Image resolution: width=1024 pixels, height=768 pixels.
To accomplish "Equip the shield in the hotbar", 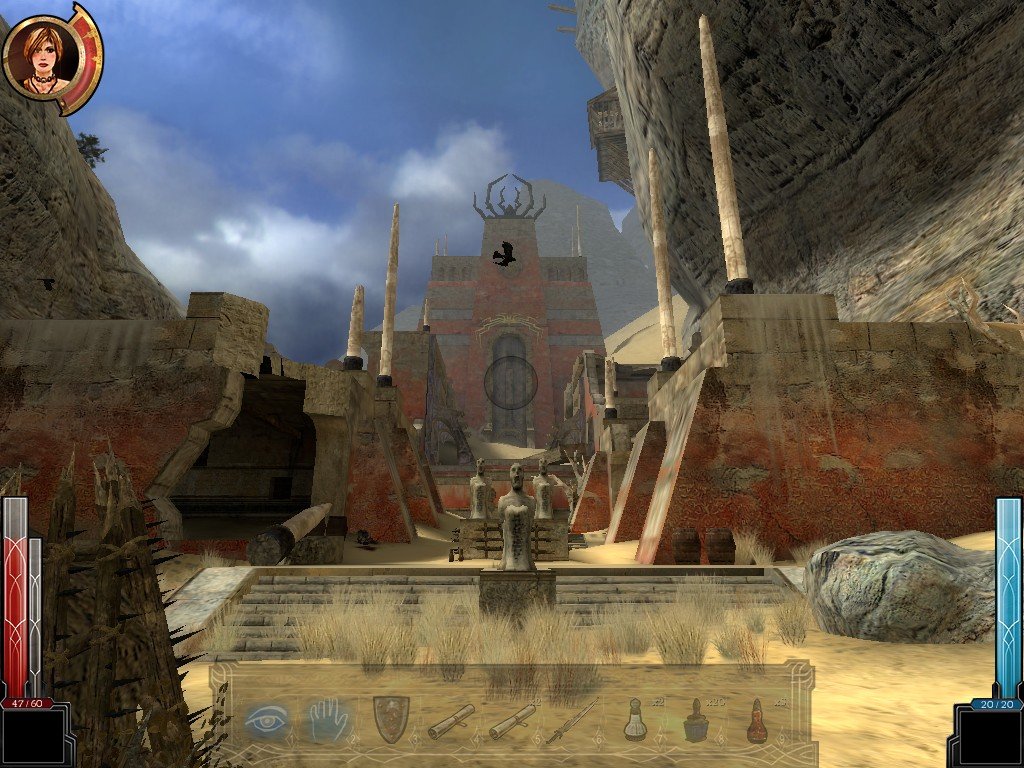I will tap(390, 718).
